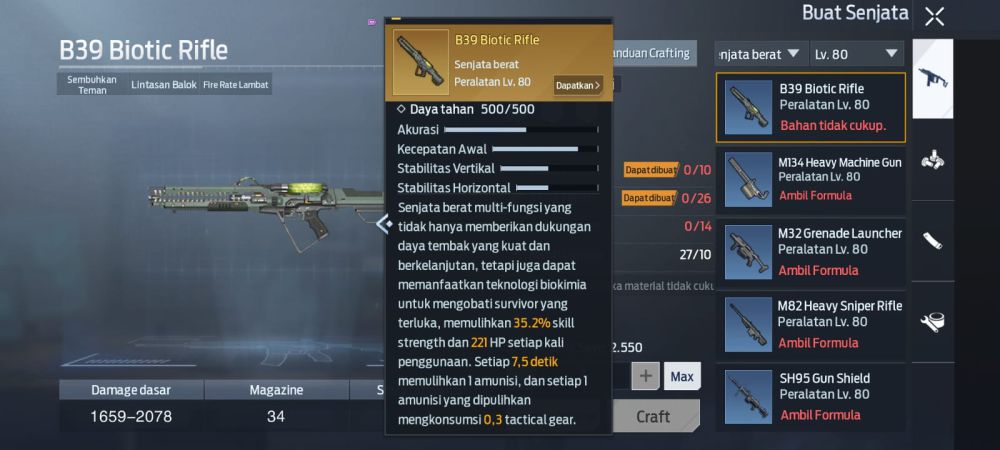Click the Craft button
Viewport: 1000px width, 450px height.
pos(653,416)
